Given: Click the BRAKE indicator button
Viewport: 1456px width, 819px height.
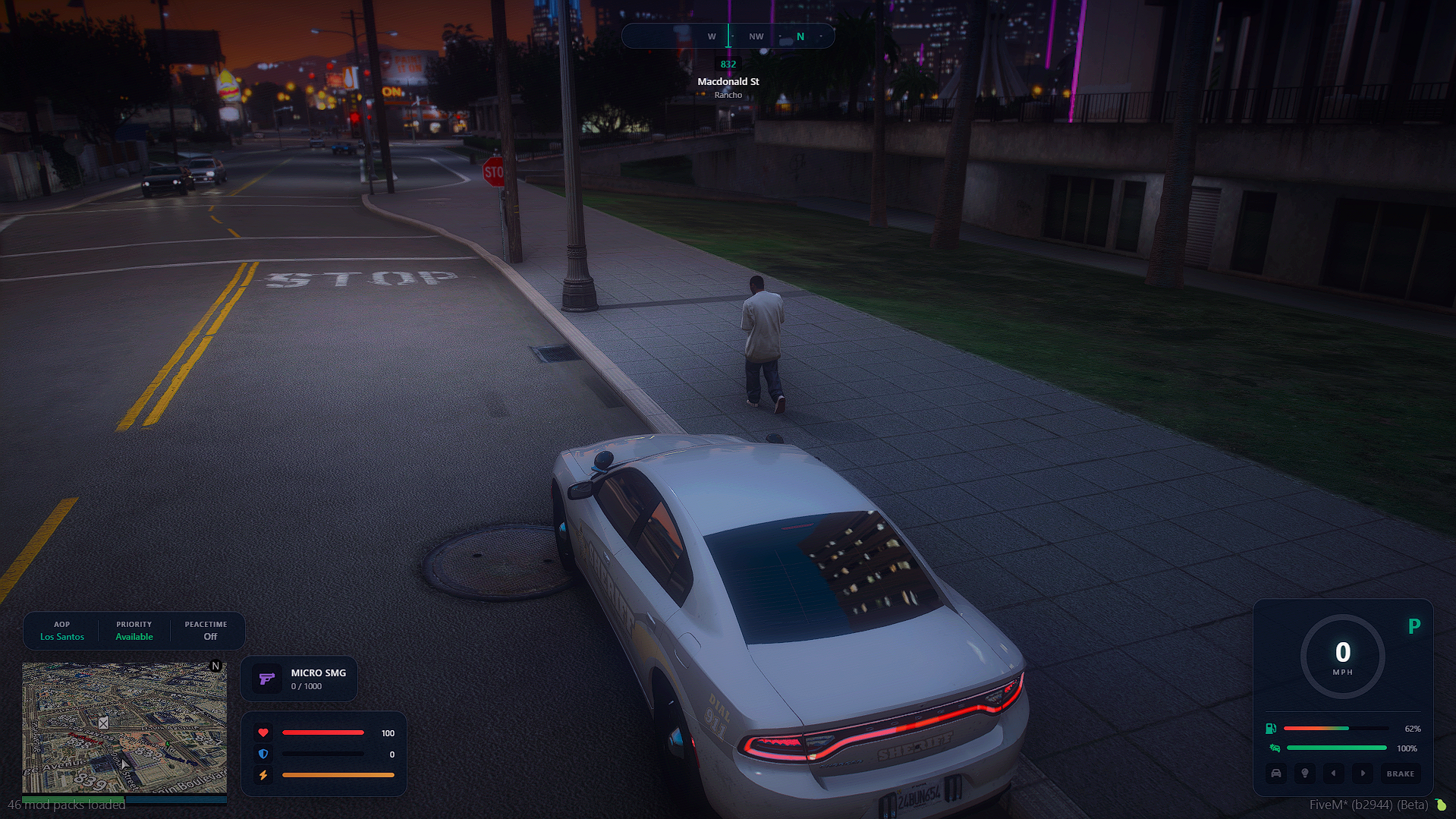Looking at the screenshot, I should point(1400,773).
